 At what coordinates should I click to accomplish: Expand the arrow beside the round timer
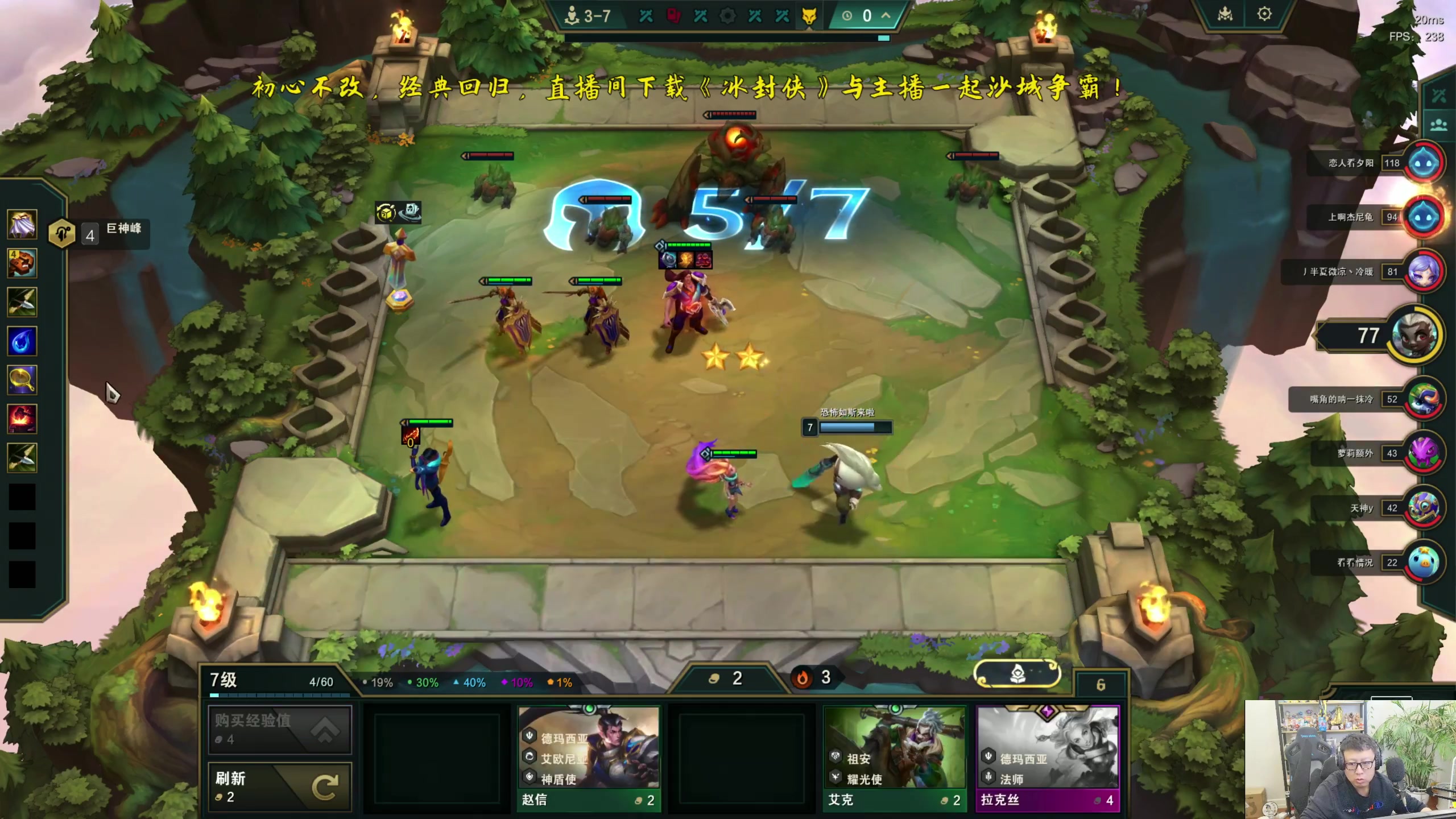pyautogui.click(x=886, y=15)
